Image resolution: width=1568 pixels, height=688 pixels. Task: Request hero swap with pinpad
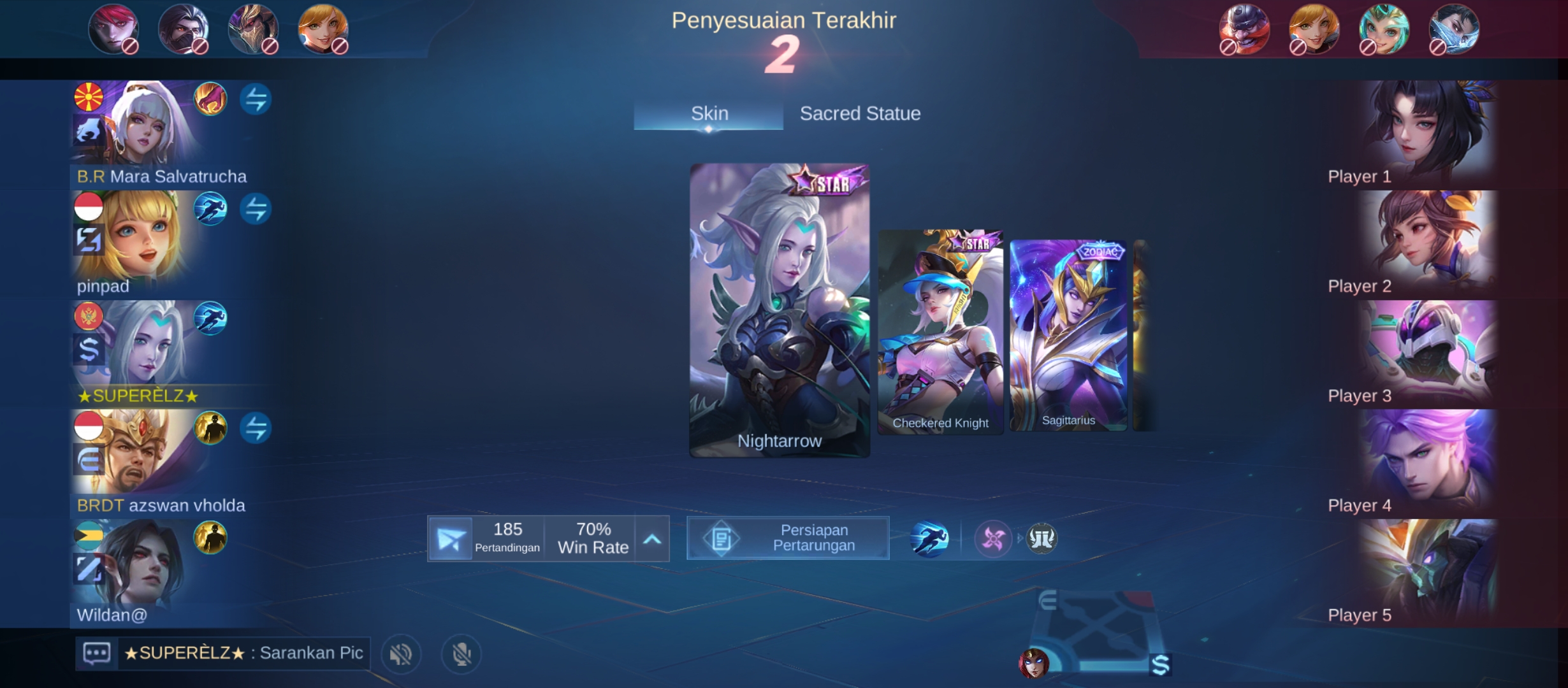(256, 209)
